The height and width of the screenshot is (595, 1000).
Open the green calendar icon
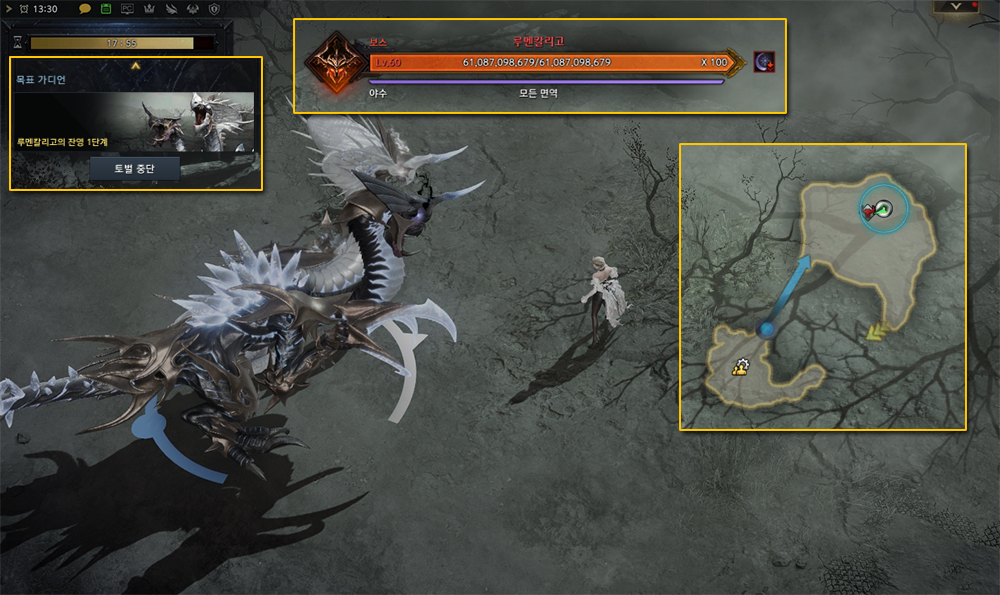coord(105,8)
